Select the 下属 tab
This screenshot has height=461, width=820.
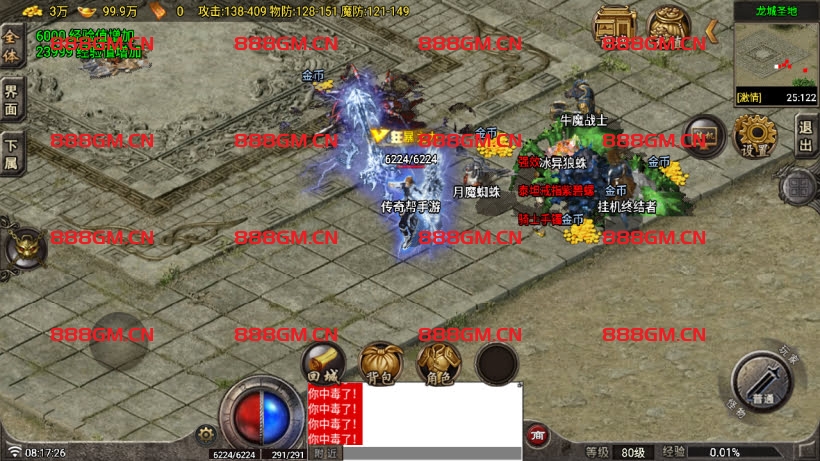[x=11, y=153]
